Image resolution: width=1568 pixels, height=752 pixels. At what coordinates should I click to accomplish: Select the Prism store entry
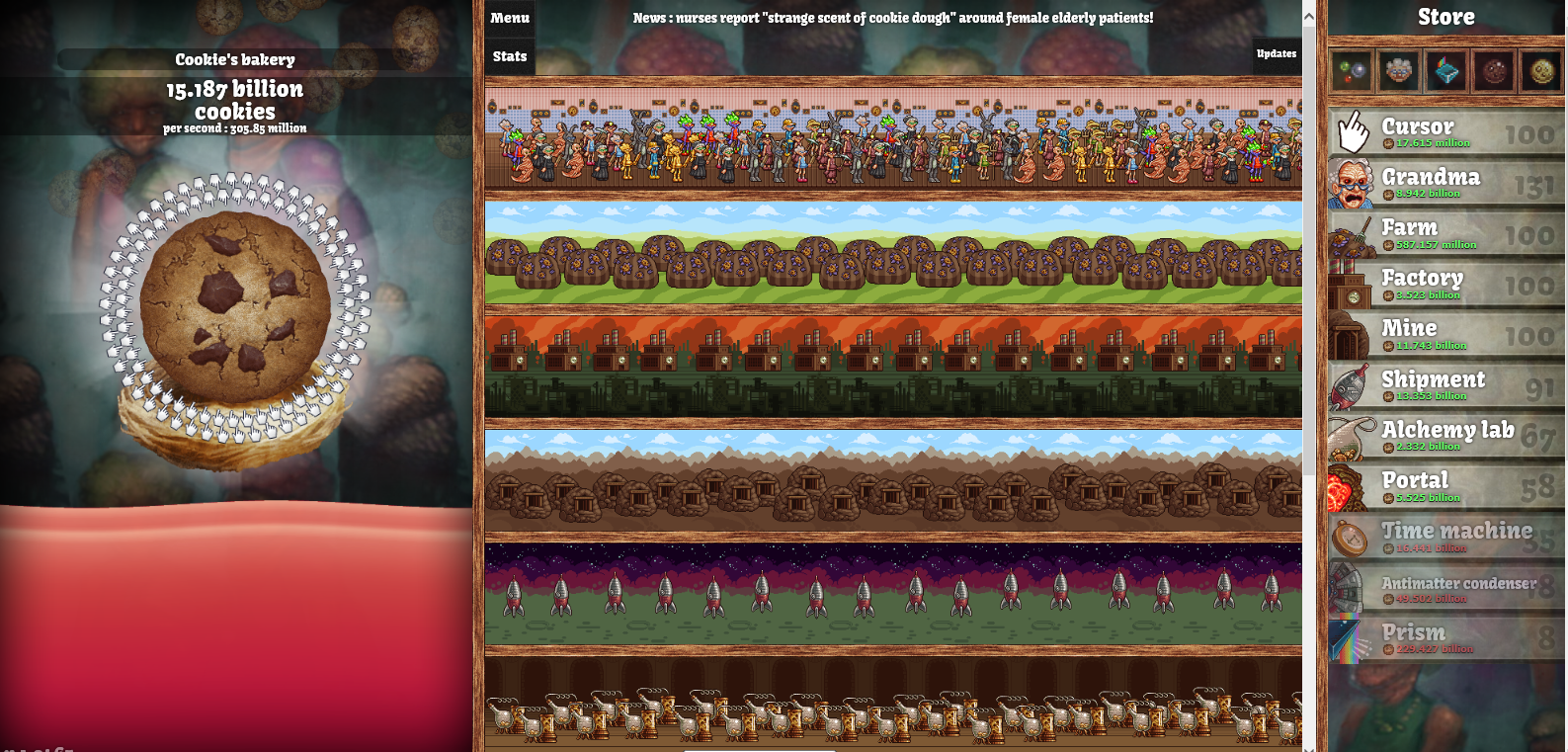coord(1446,638)
